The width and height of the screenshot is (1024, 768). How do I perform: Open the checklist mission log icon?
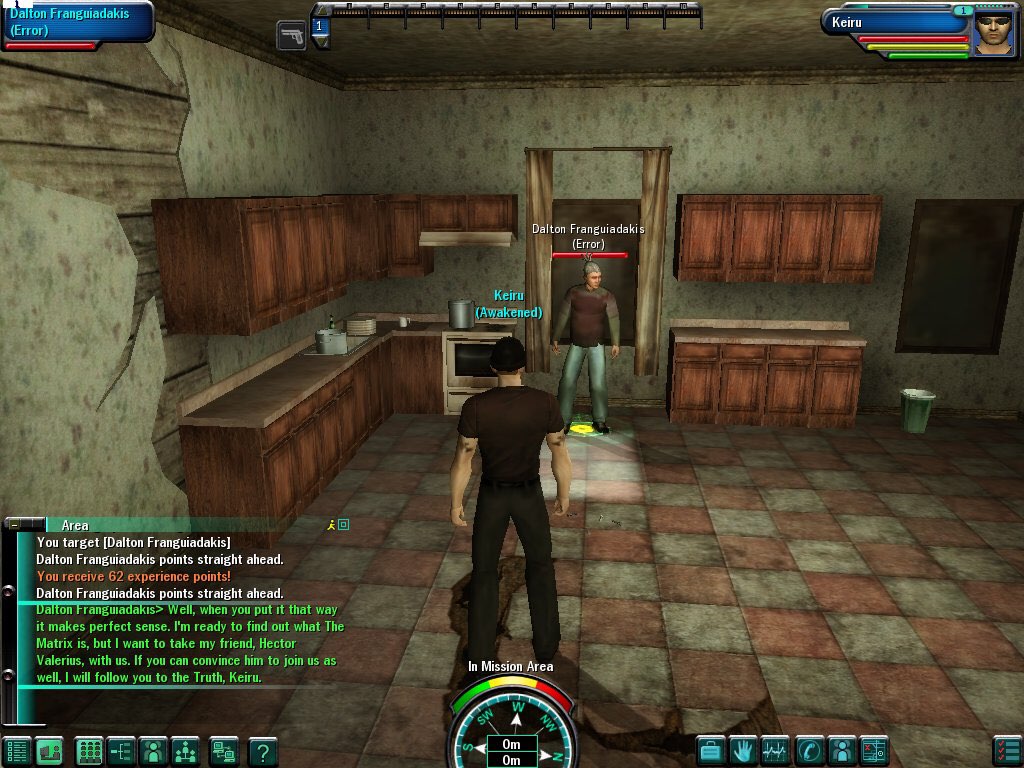1007,750
